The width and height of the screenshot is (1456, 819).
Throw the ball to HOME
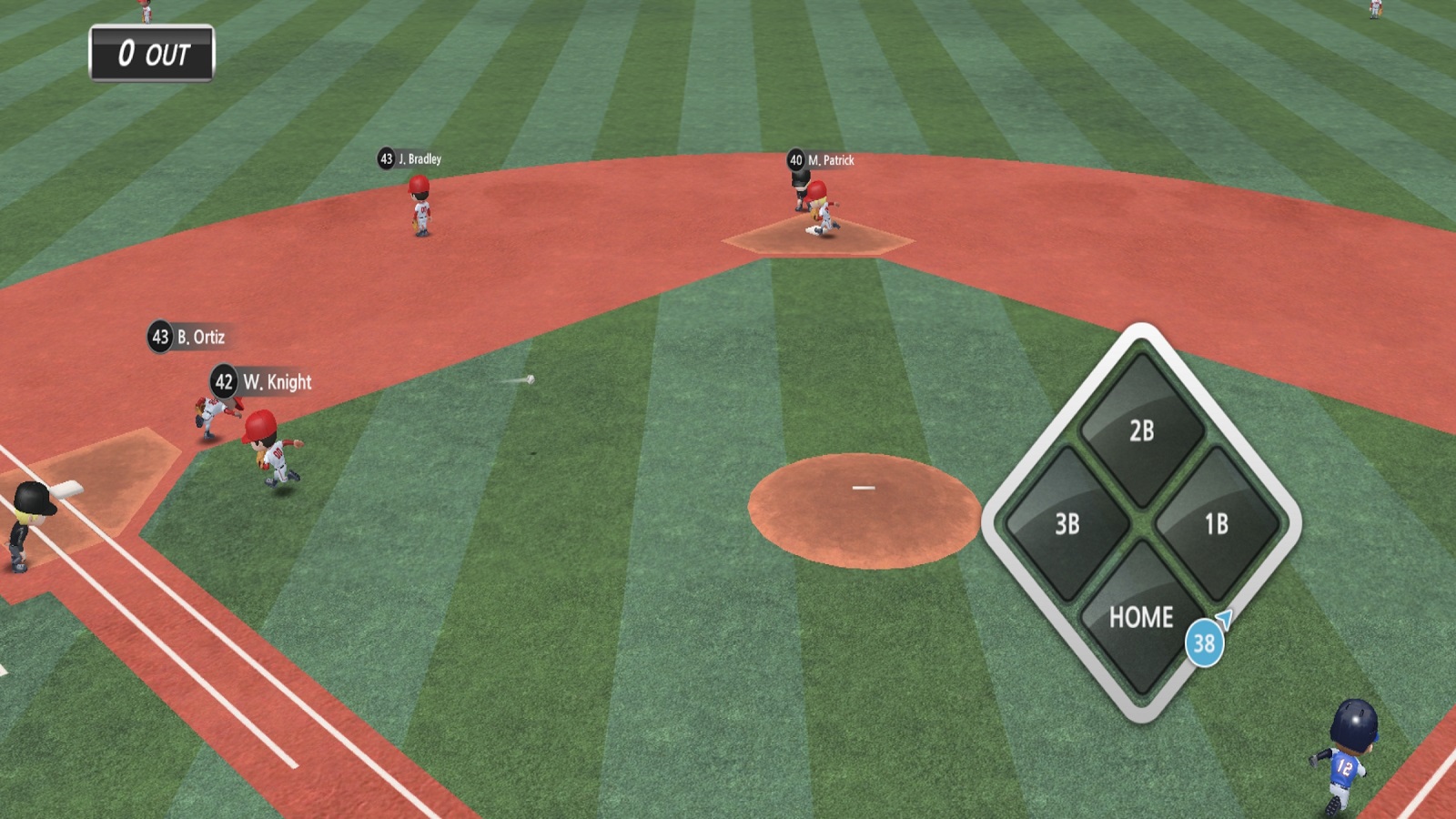[1140, 617]
